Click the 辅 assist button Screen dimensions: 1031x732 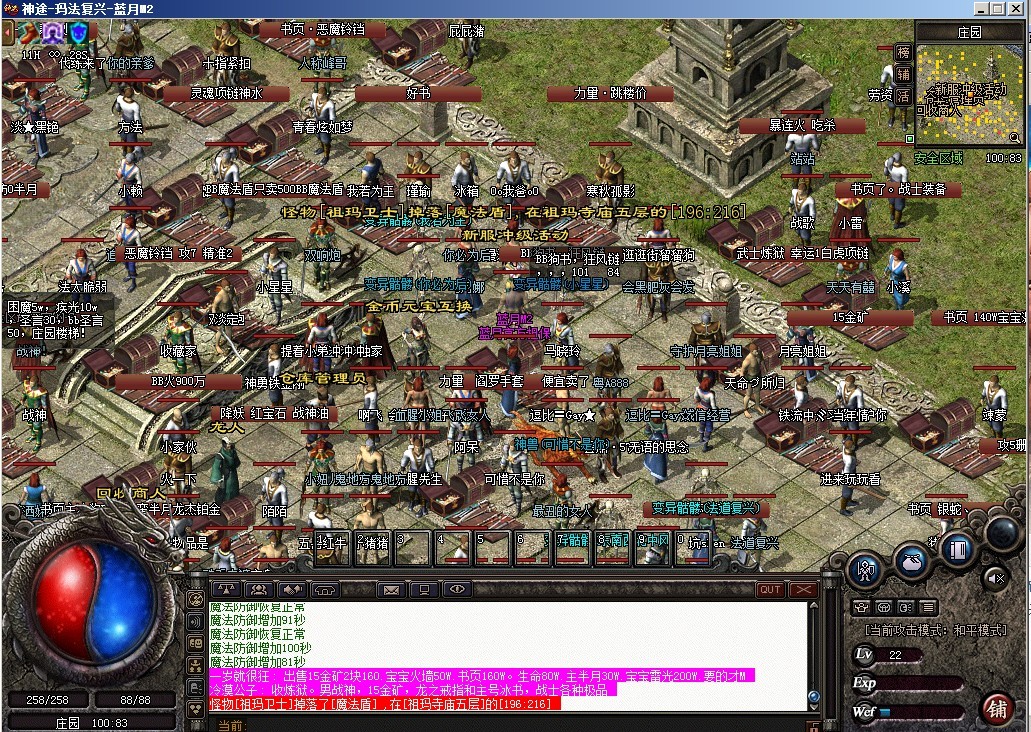[903, 75]
